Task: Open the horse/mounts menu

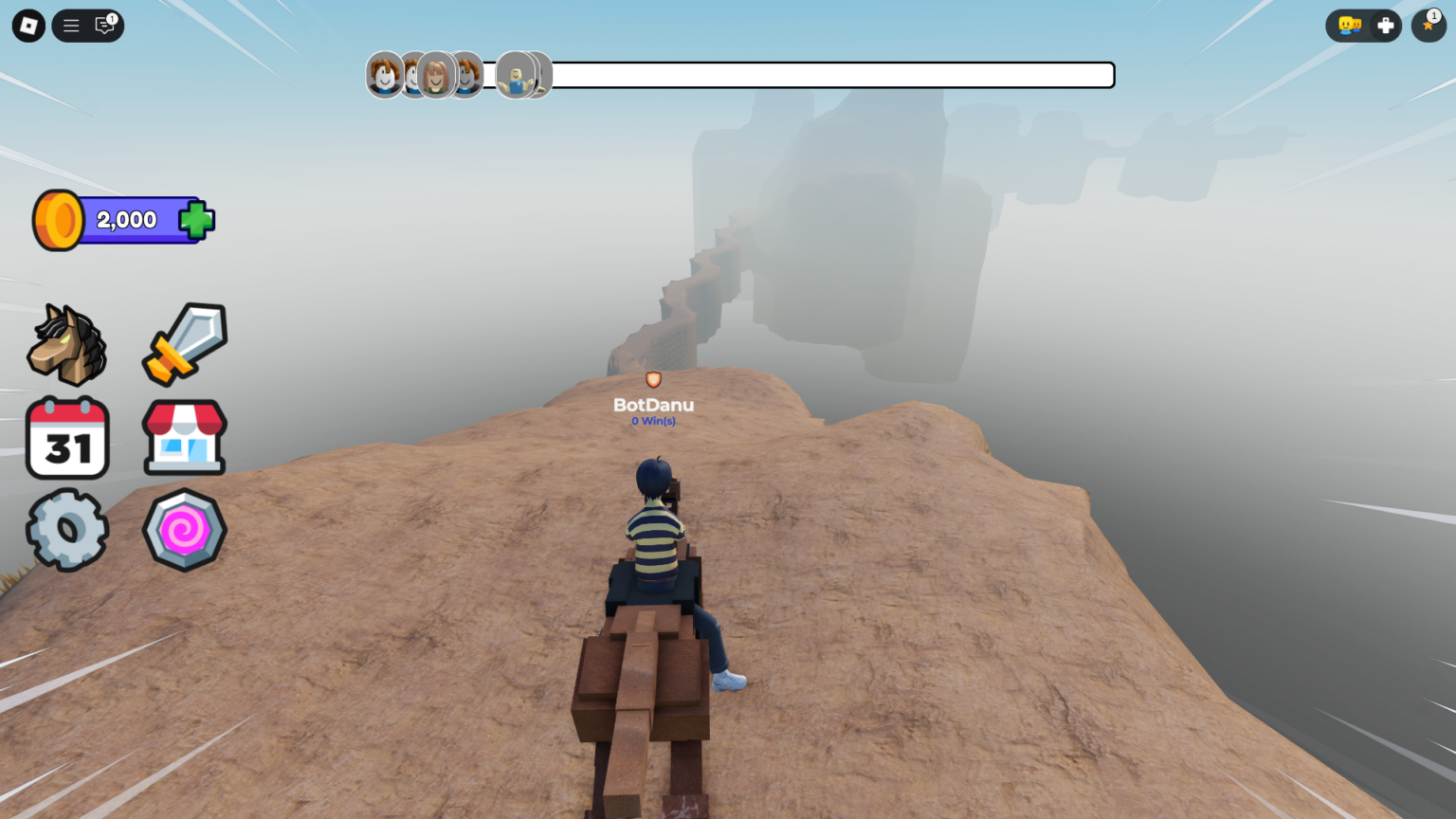Action: (x=66, y=344)
